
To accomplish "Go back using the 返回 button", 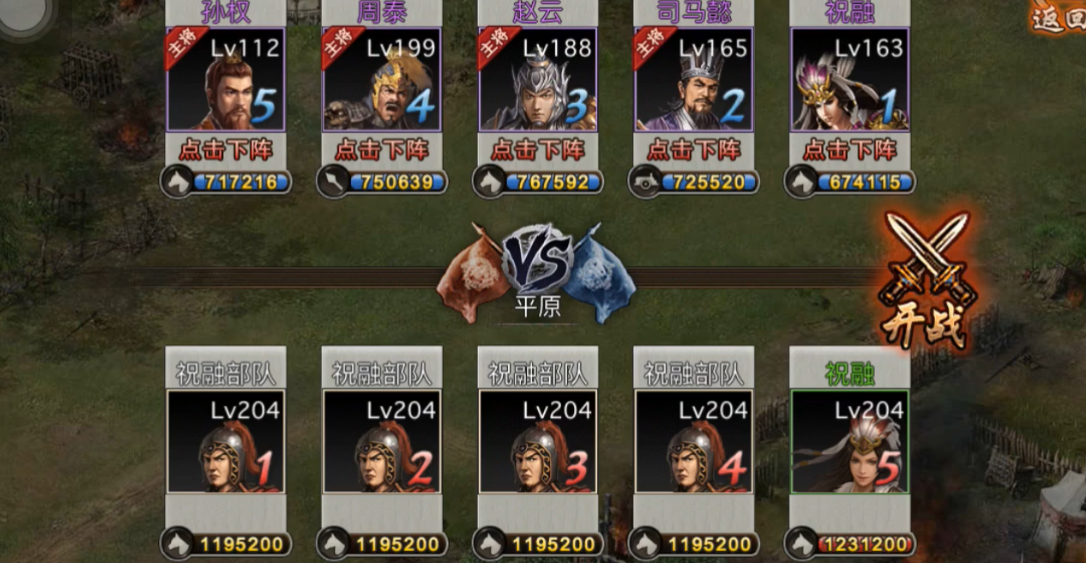I will coord(1058,19).
